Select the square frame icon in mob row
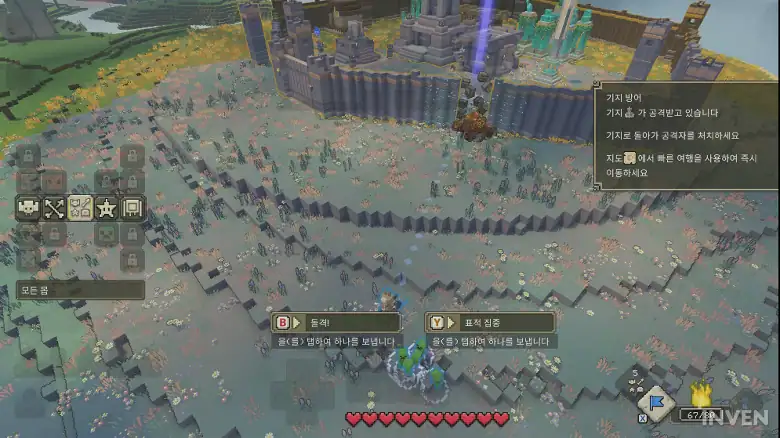780x438 pixels. tap(133, 208)
